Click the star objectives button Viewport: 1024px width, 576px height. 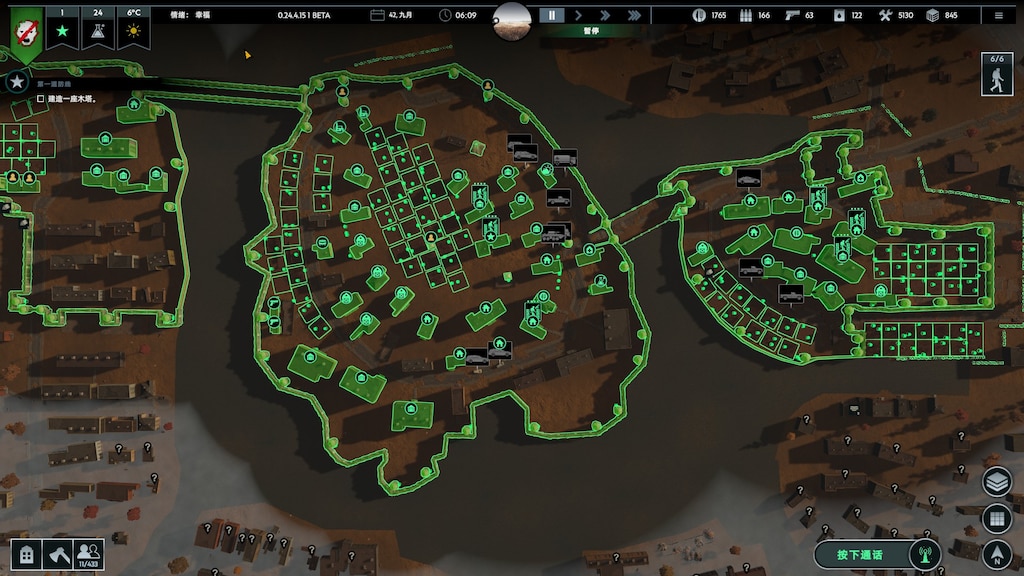(x=16, y=83)
